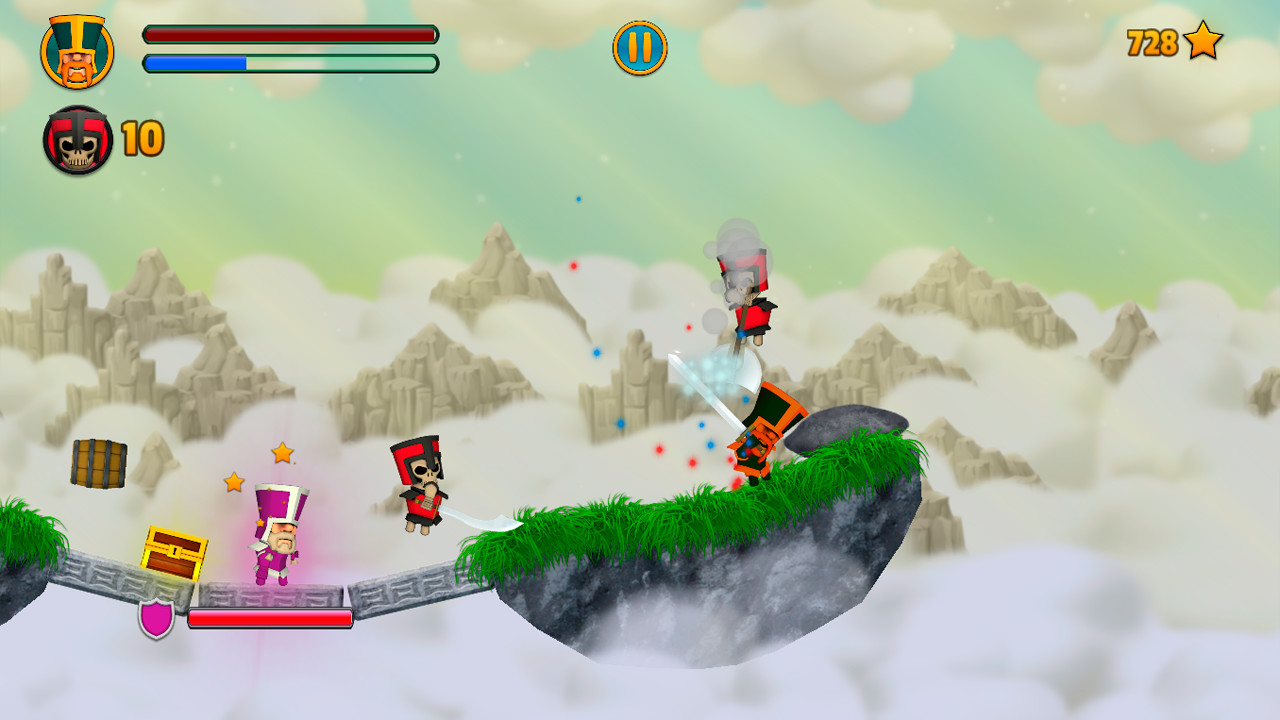Click the blue mana bar below health
This screenshot has width=1280, height=720.
point(290,64)
